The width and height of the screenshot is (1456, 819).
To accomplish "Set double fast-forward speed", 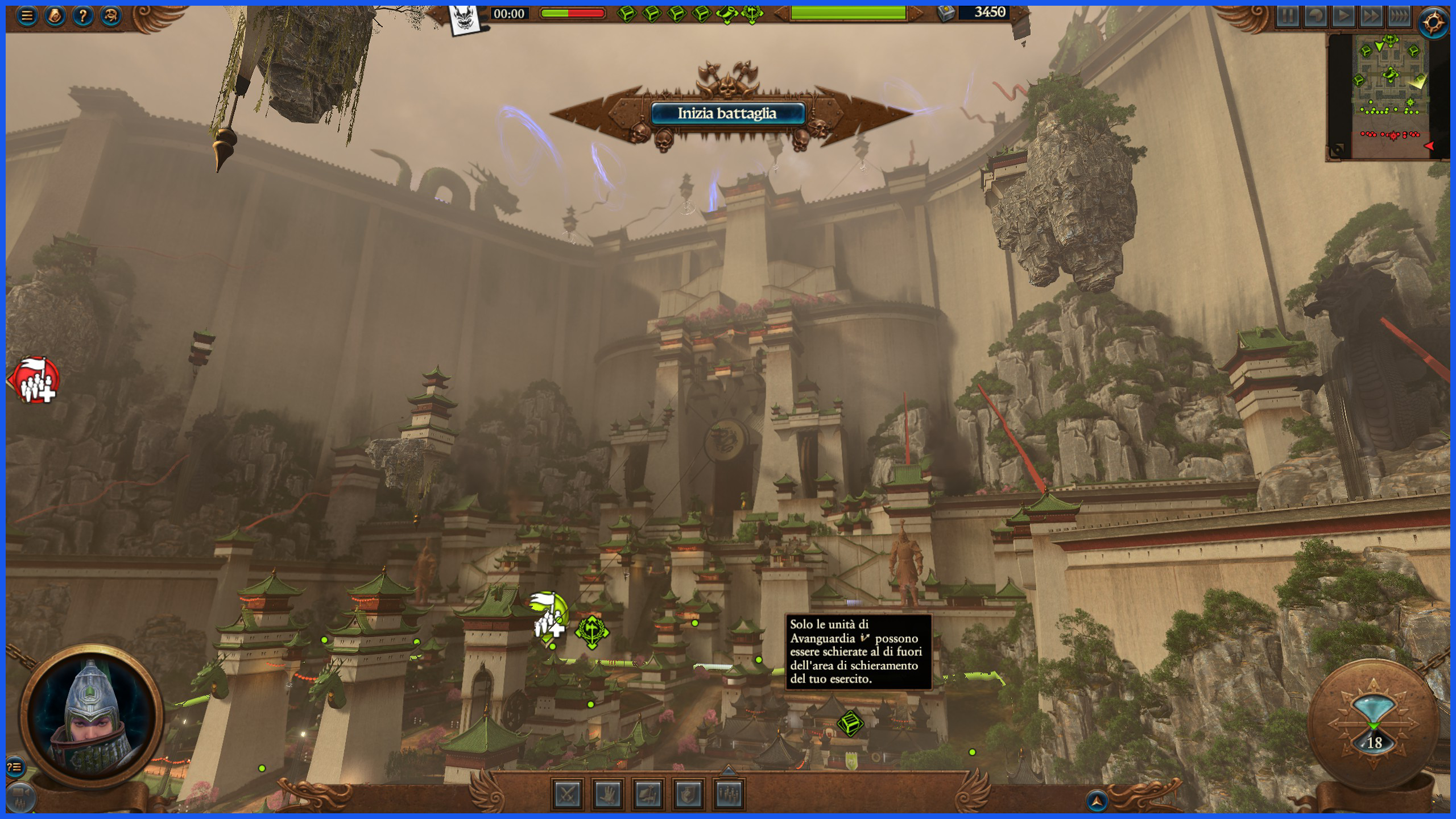I will (1371, 16).
